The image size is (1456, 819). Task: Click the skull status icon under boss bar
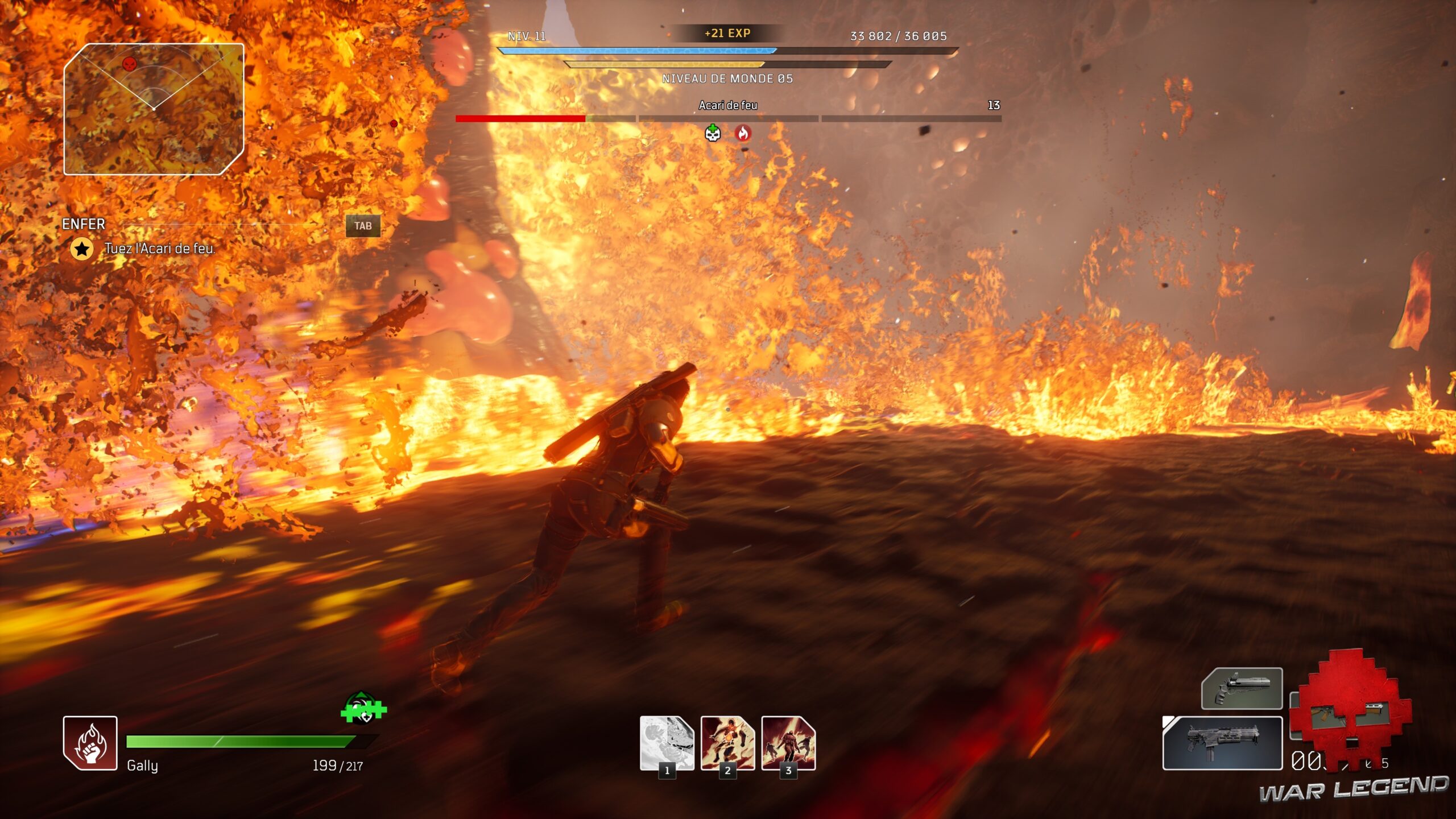point(713,133)
